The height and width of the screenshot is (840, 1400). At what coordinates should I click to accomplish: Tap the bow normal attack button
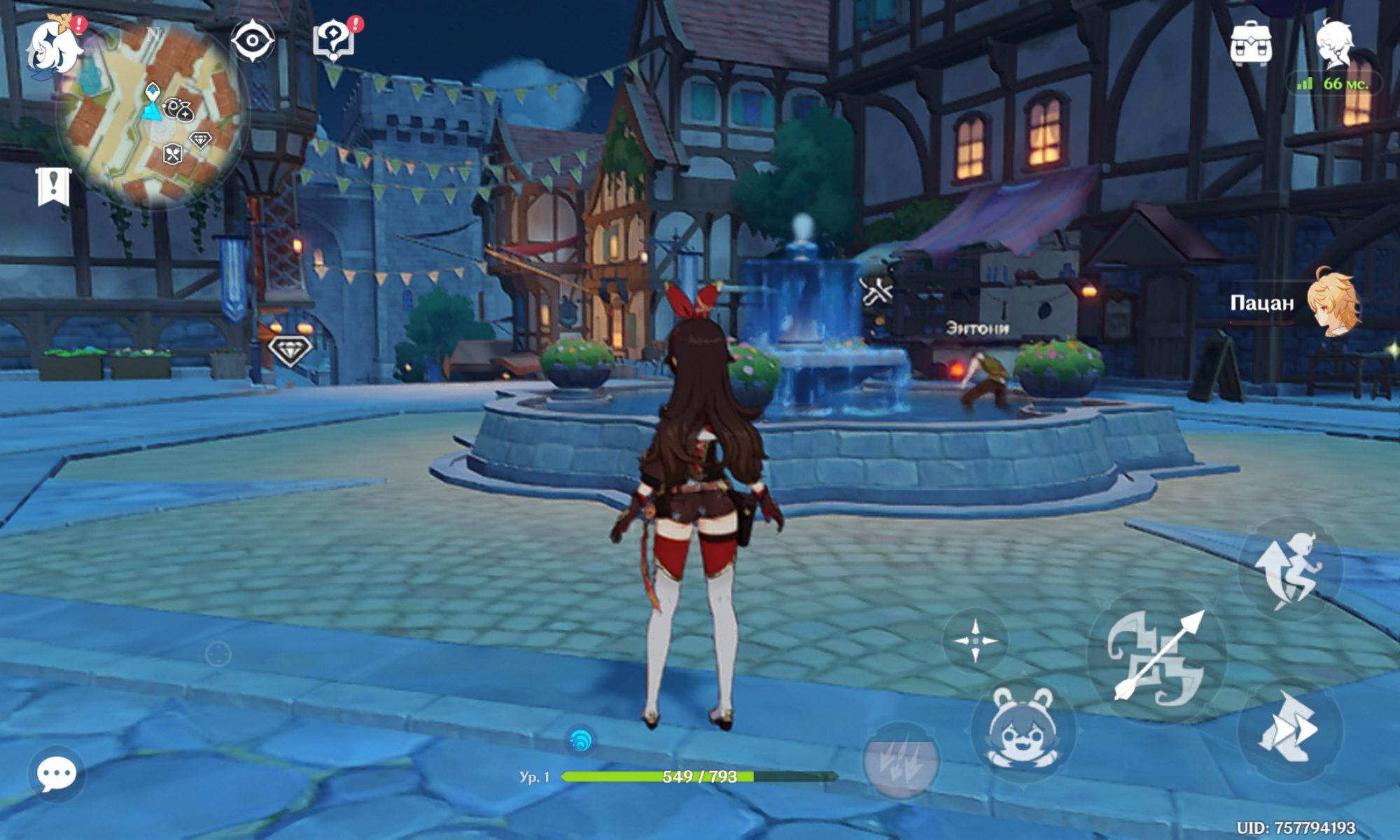tap(1157, 656)
